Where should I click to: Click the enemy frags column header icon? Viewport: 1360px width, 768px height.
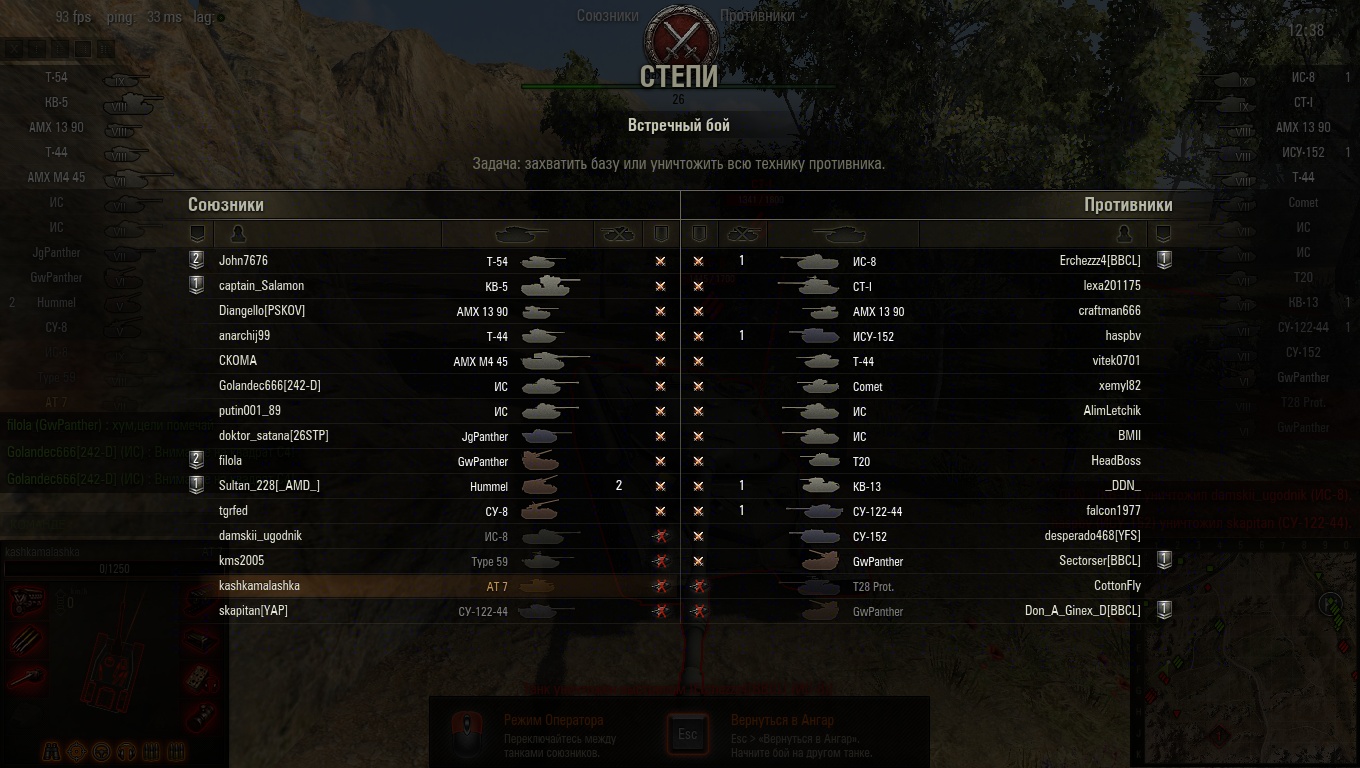741,234
